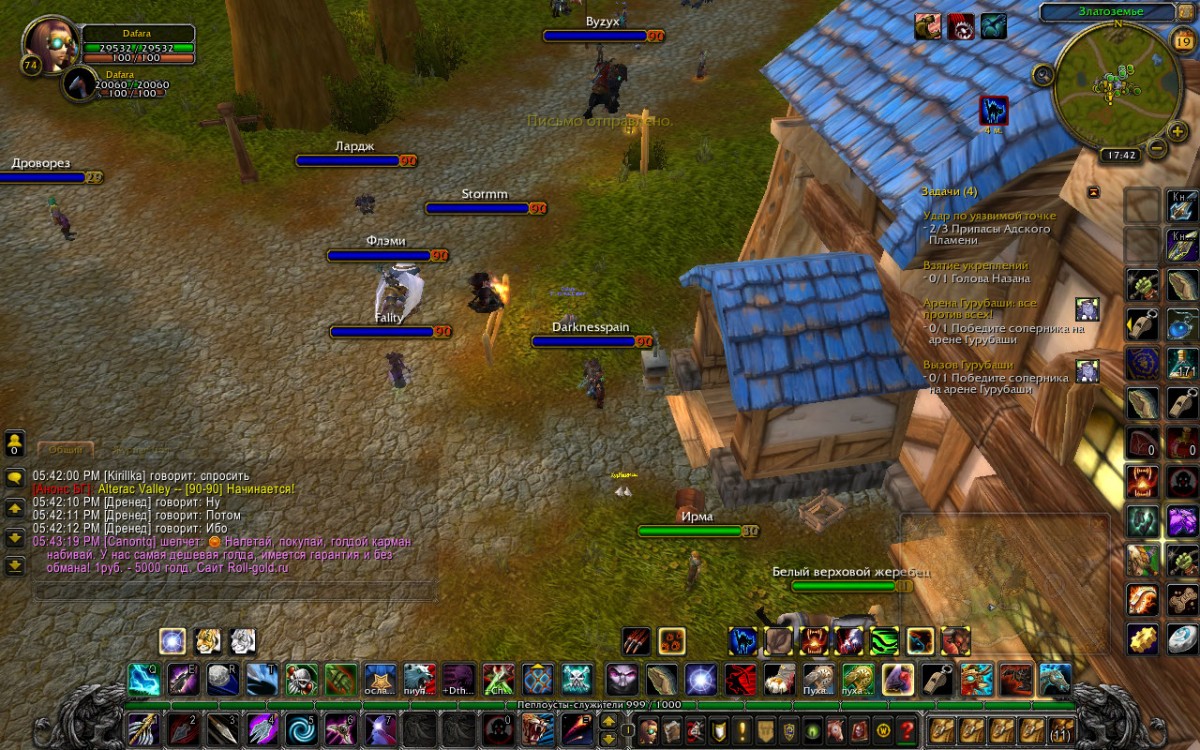
Task: Toggle the minimap tracking magnifier button
Action: coord(1043,73)
